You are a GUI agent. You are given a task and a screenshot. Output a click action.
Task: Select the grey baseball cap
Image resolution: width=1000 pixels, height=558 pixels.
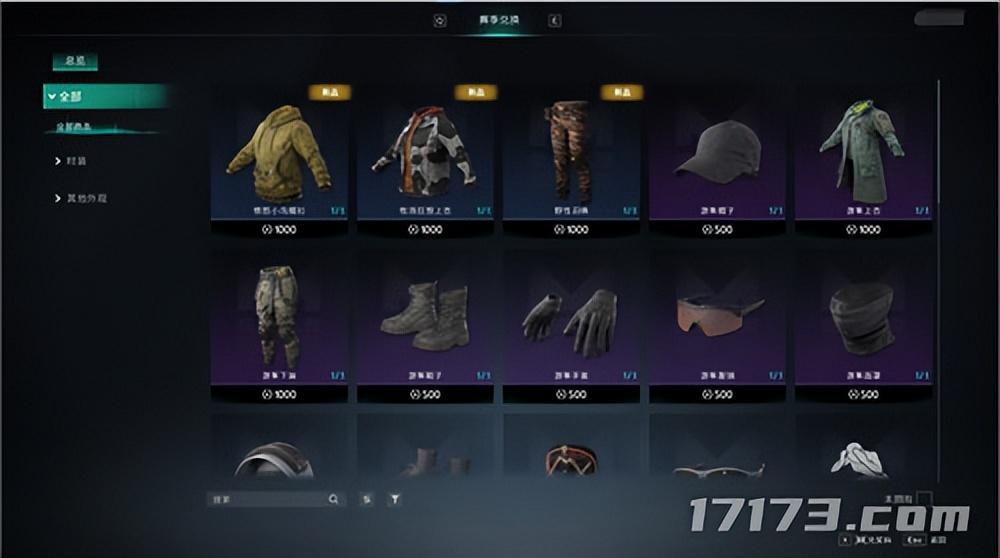[x=717, y=155]
